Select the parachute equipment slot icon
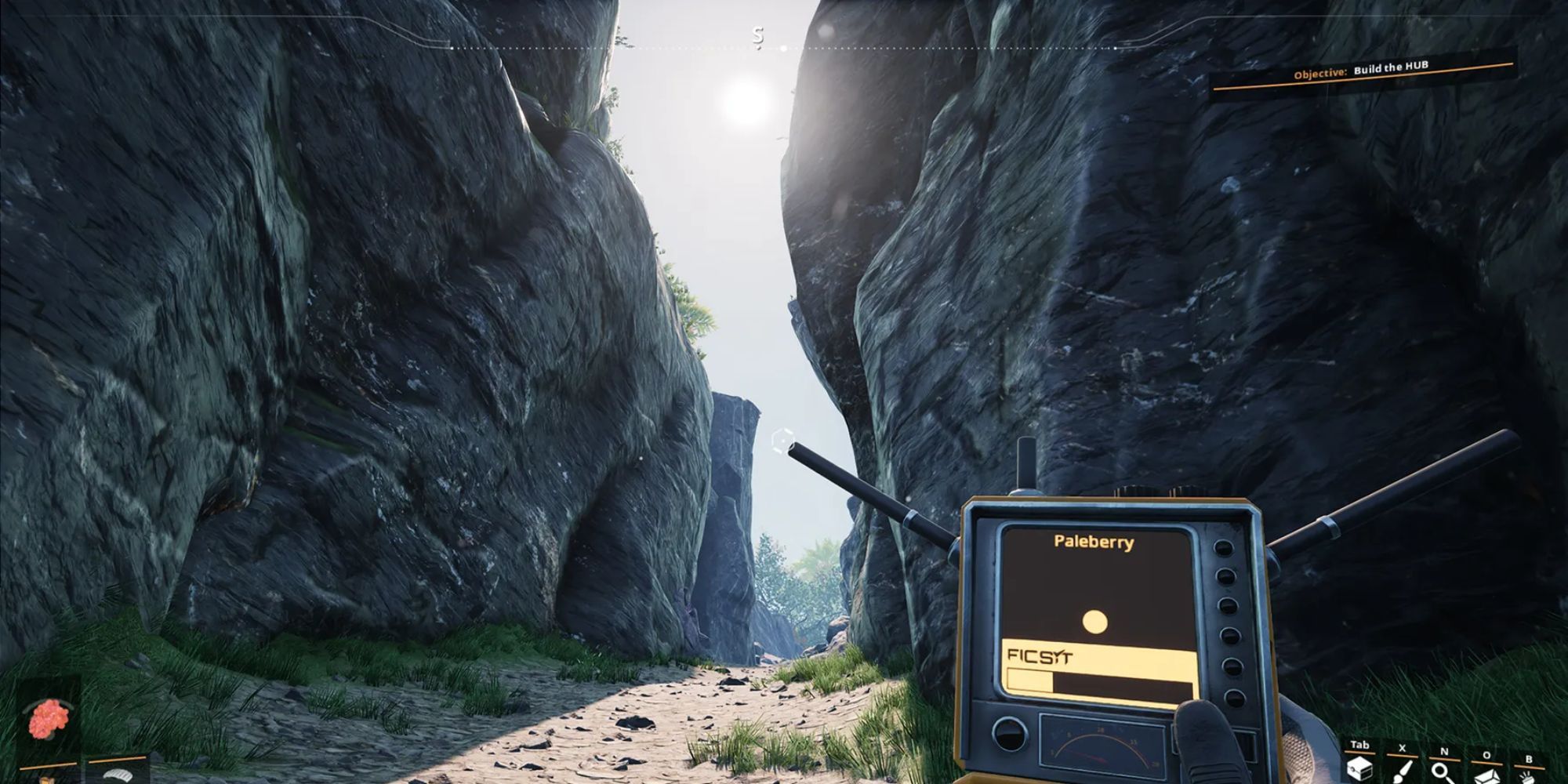The width and height of the screenshot is (1568, 784). pyautogui.click(x=119, y=776)
